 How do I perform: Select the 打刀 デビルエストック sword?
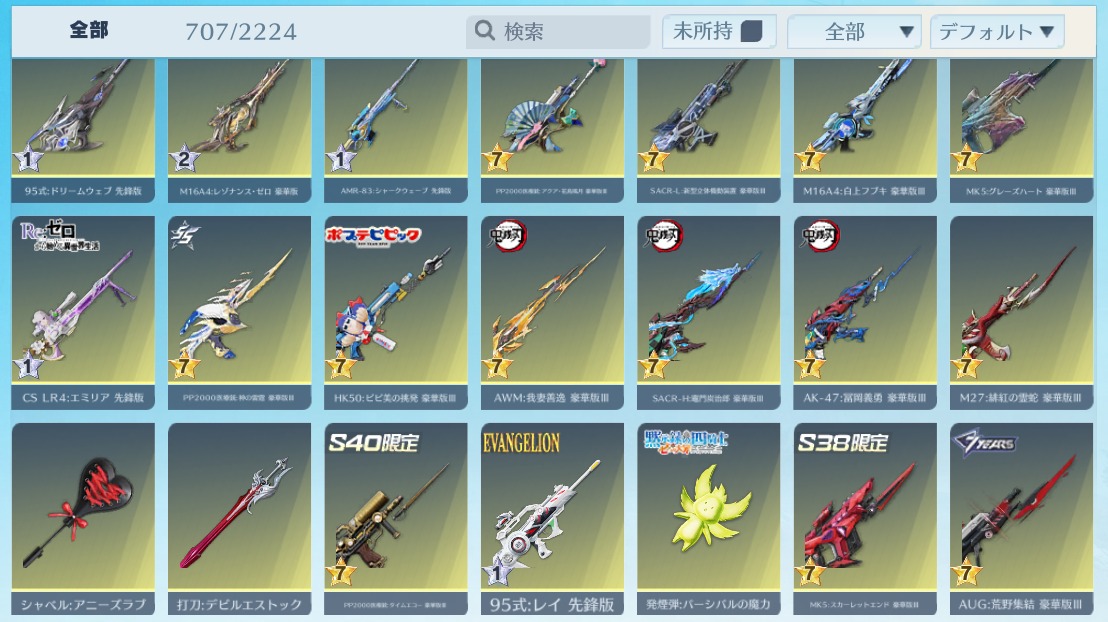pos(240,515)
